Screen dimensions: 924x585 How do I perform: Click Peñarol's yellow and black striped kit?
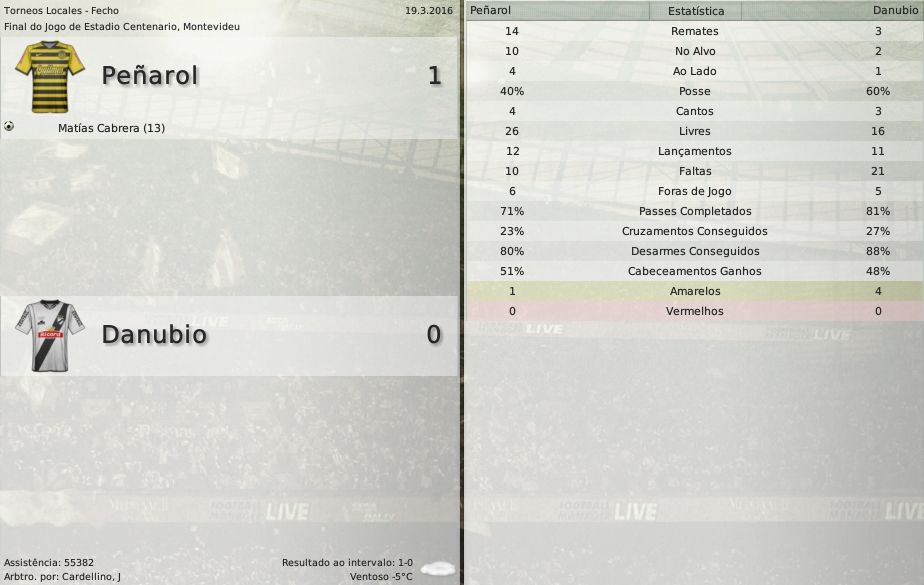point(49,76)
